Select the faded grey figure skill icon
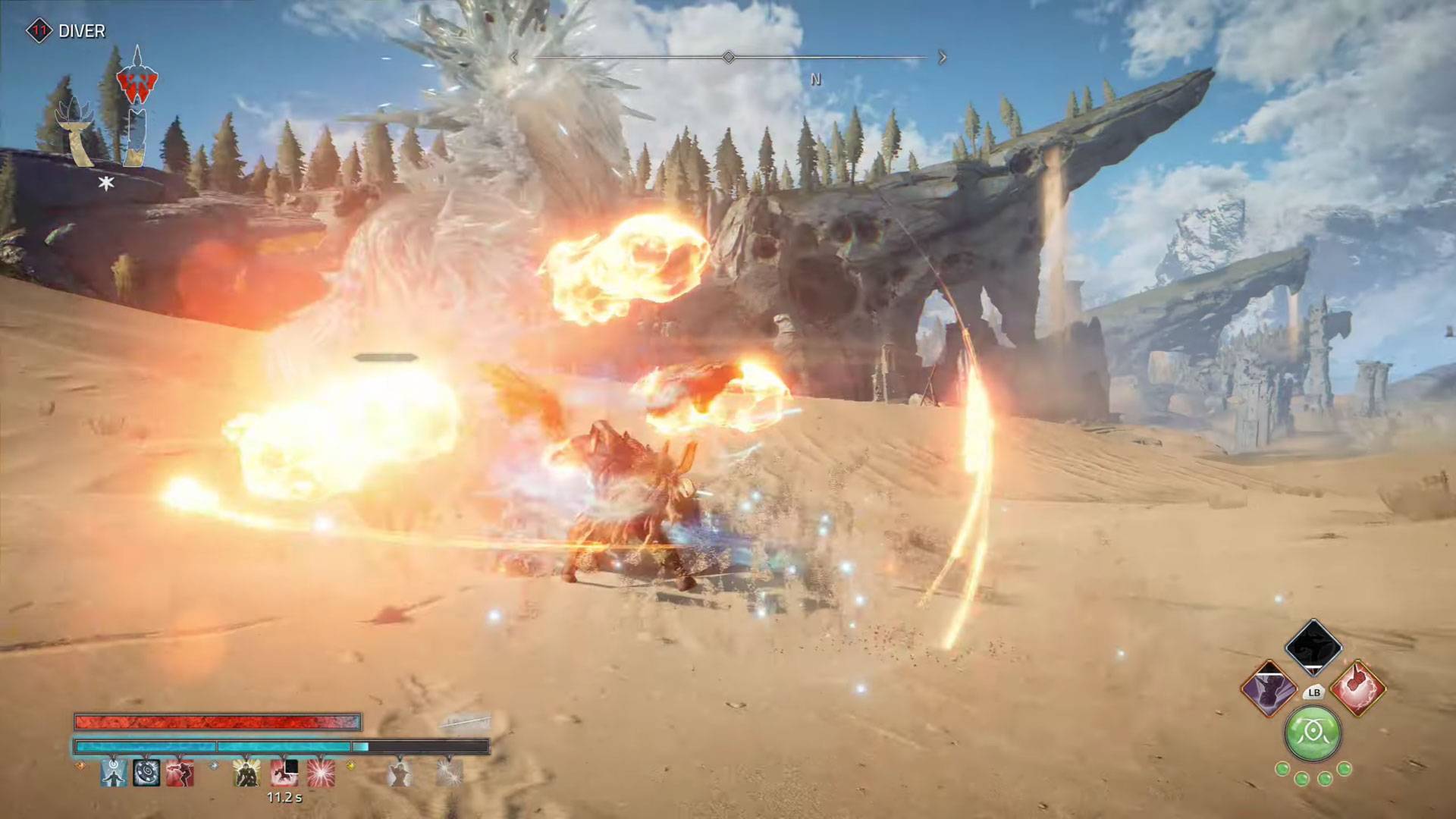 [399, 773]
